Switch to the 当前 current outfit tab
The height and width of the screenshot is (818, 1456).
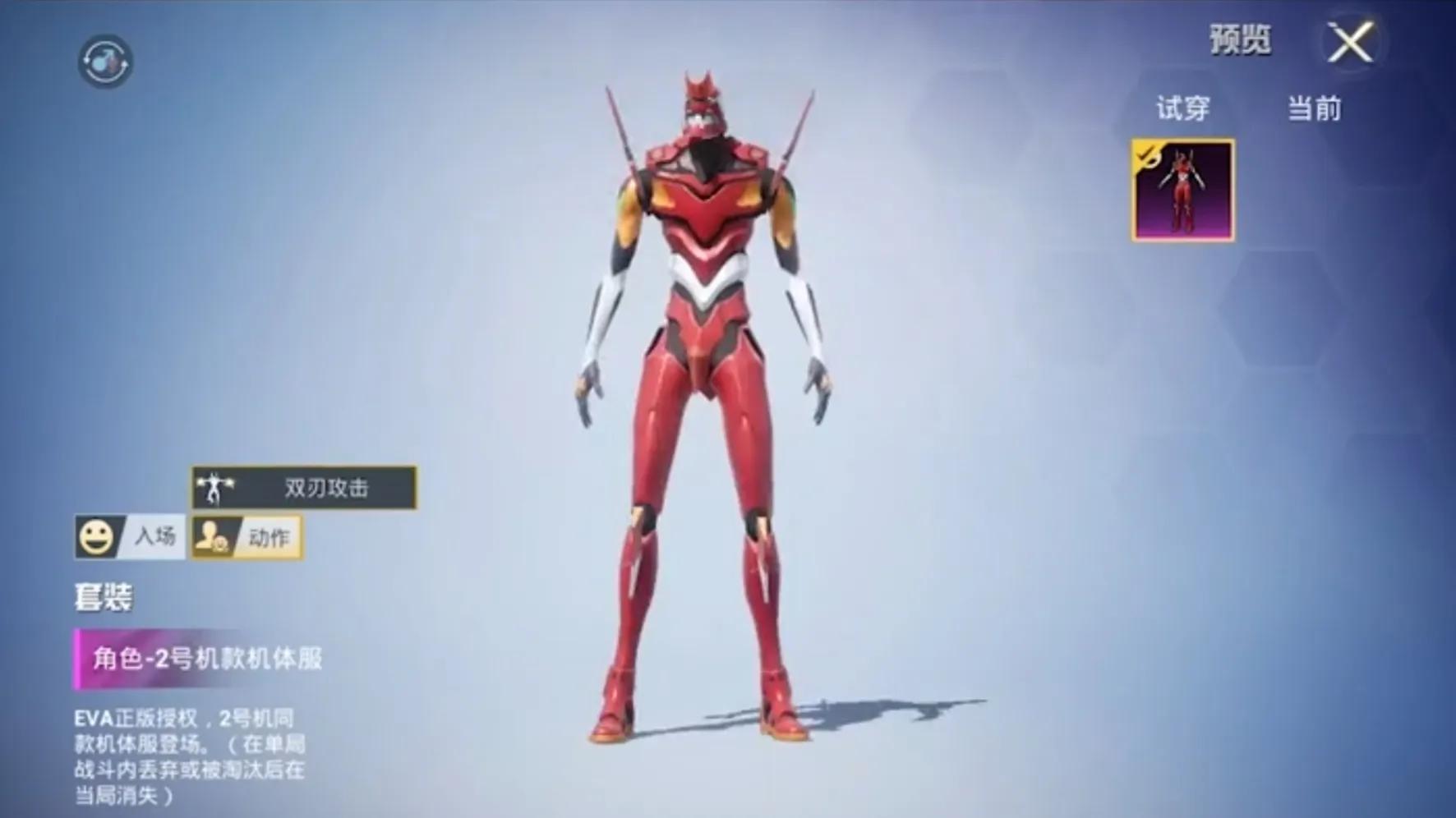(x=1314, y=108)
